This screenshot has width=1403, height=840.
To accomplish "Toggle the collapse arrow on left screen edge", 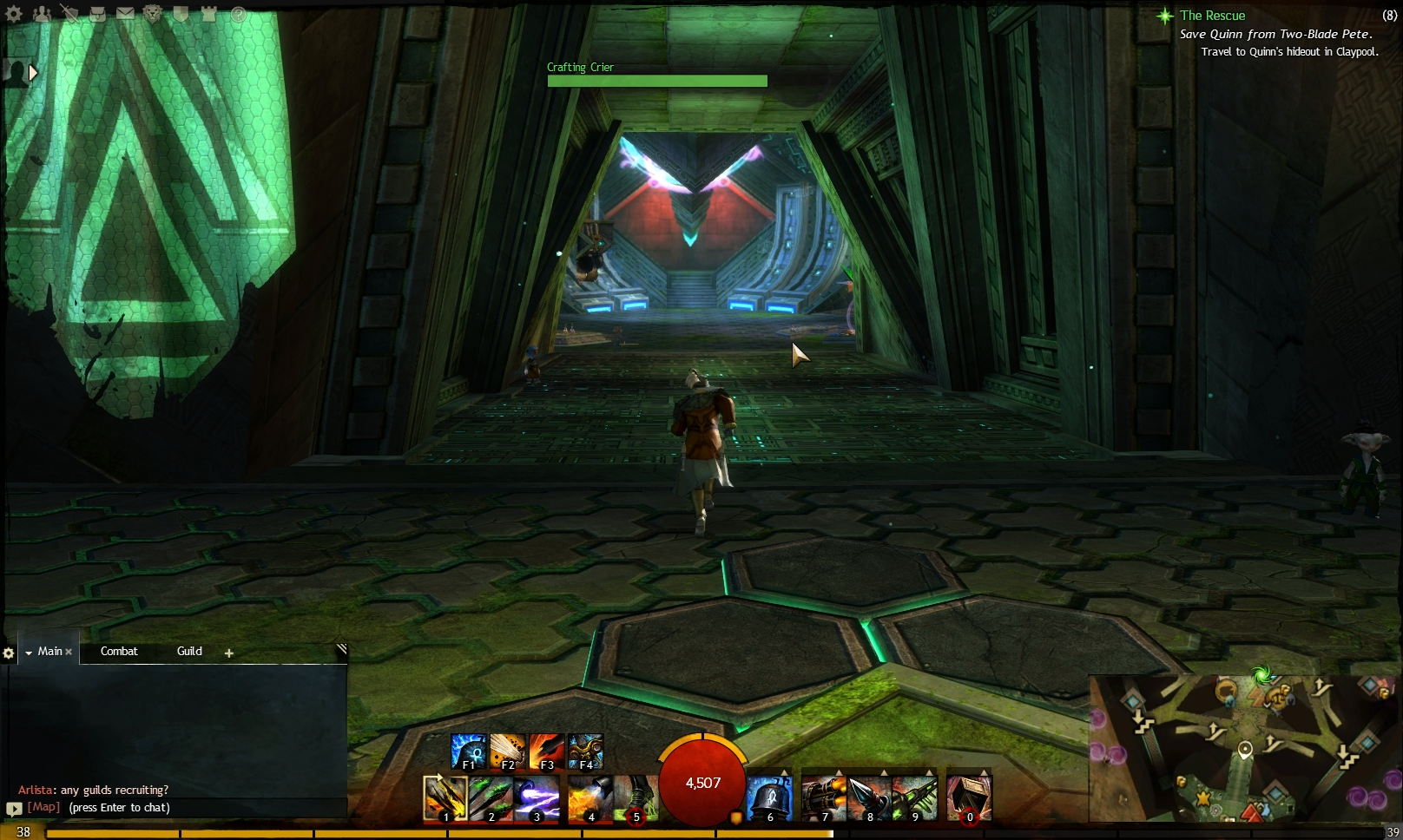I will pos(32,73).
